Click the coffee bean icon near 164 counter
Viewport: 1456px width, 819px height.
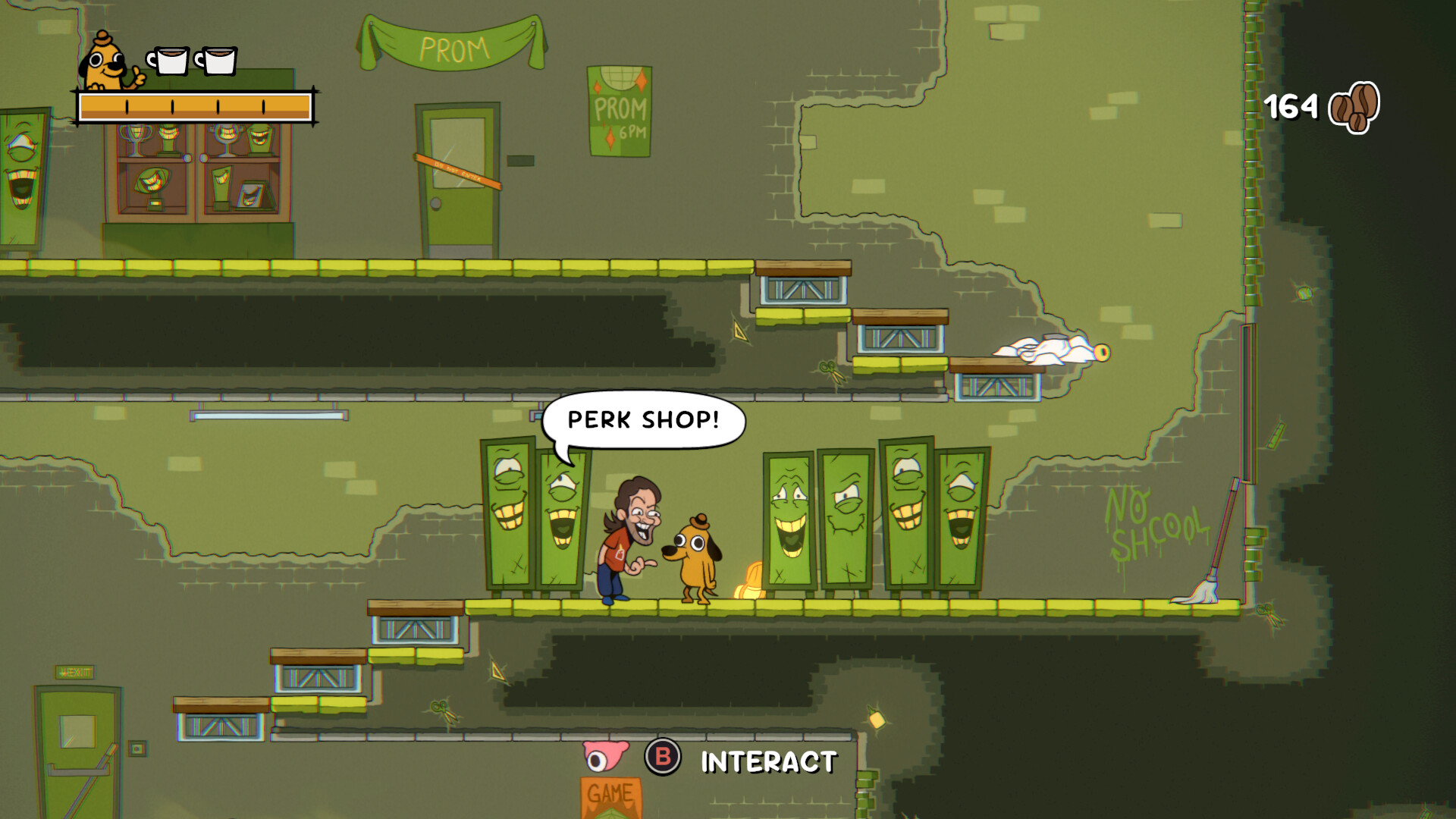click(1355, 108)
